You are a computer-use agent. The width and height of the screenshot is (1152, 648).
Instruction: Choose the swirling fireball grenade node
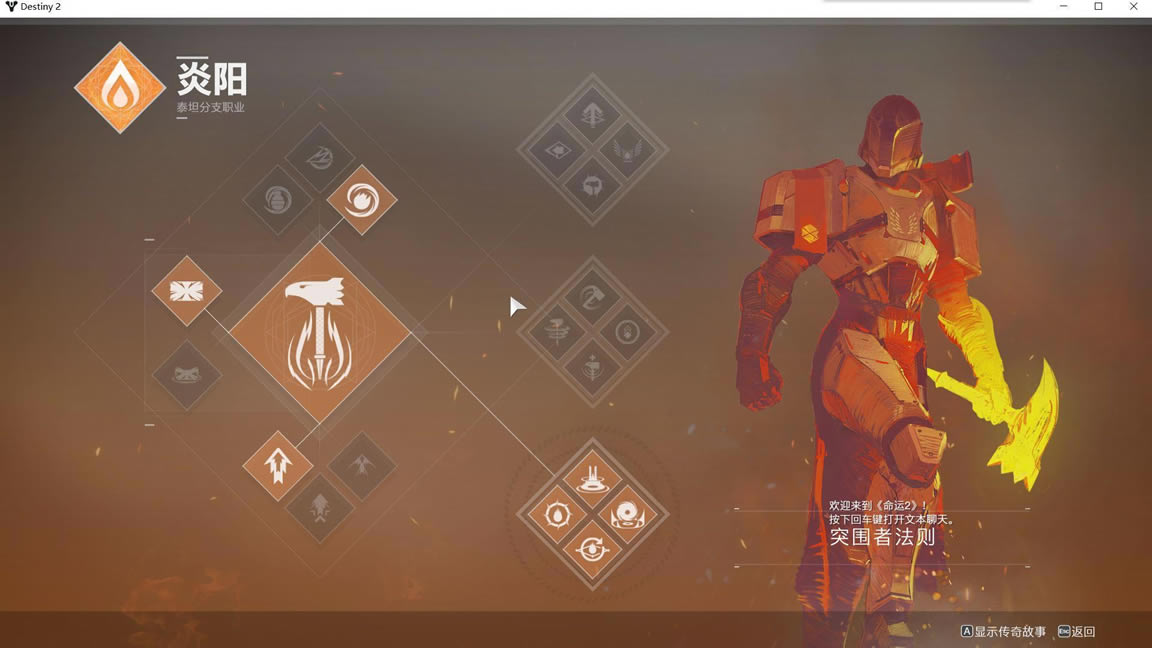pyautogui.click(x=361, y=200)
